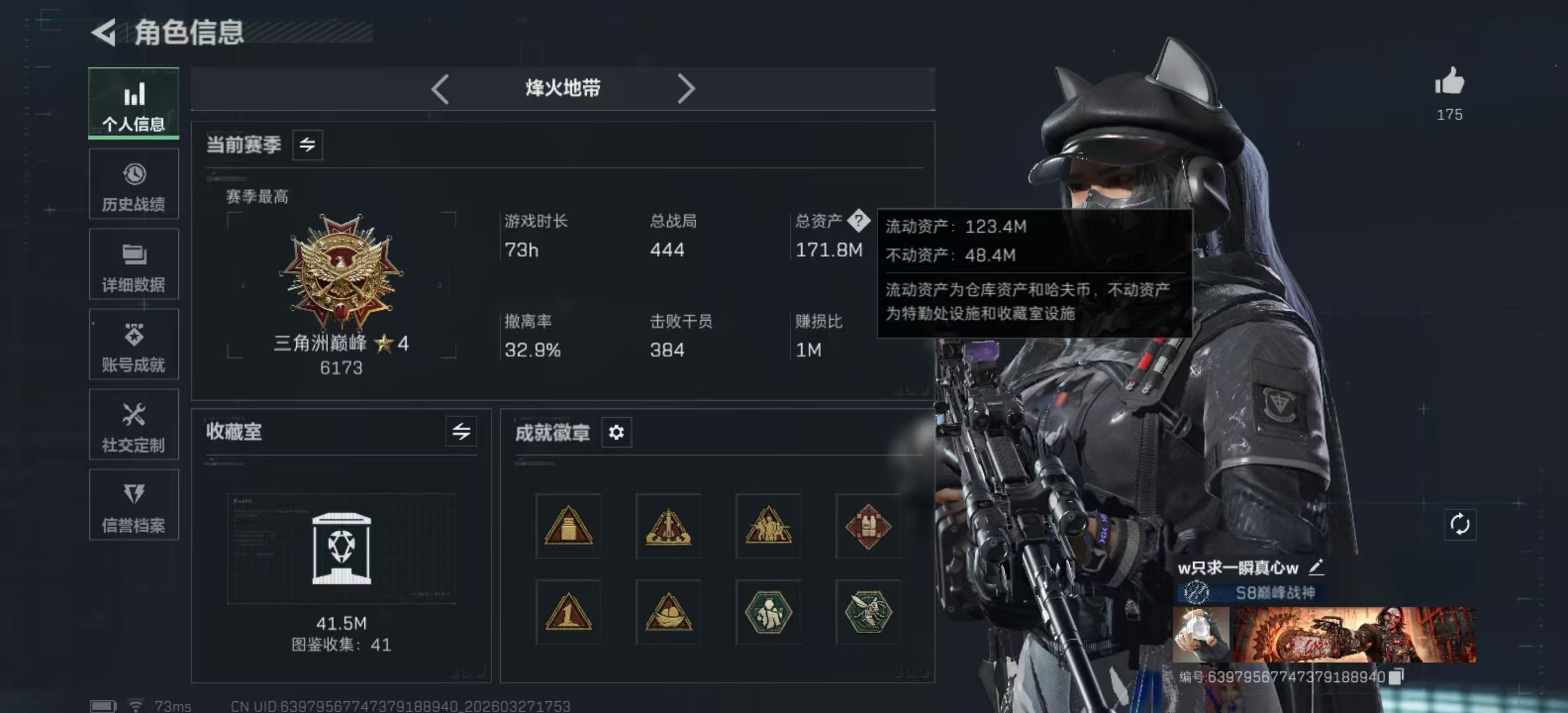Click the green hexagon wasp achievement badge
This screenshot has height=713, width=1568.
pos(868,612)
